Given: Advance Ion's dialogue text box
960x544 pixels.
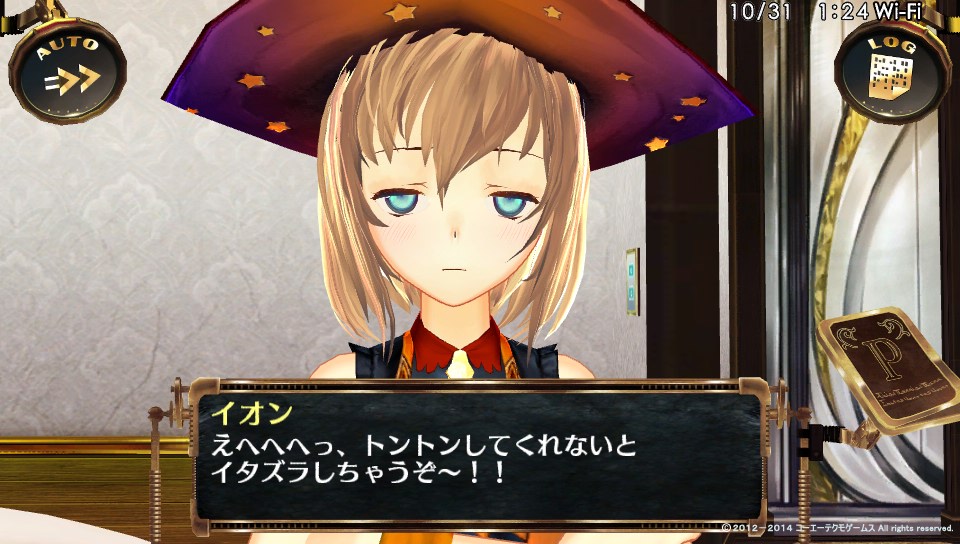Looking at the screenshot, I should pyautogui.click(x=480, y=455).
